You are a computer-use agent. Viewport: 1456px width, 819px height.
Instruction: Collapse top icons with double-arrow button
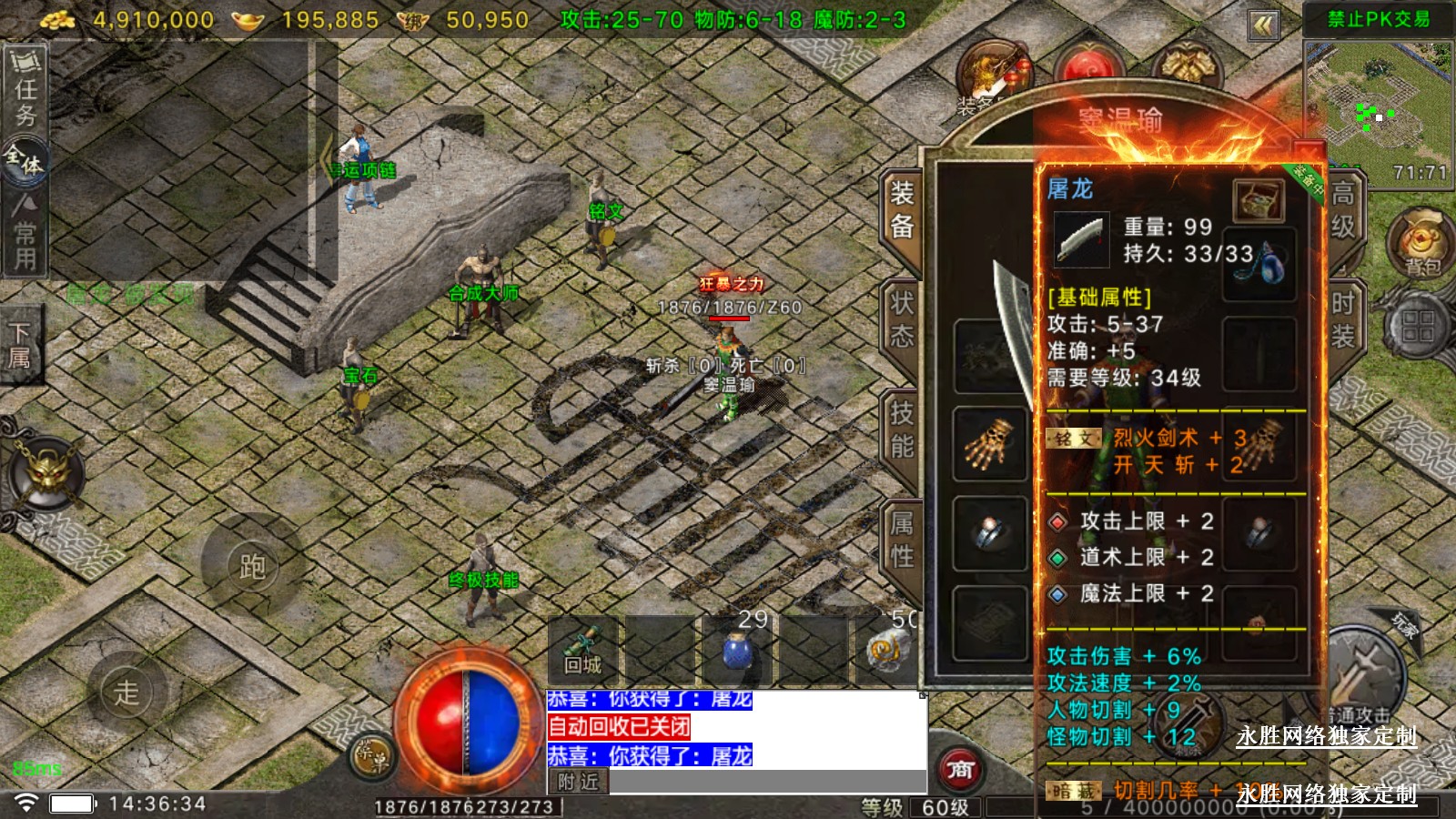point(1264,25)
